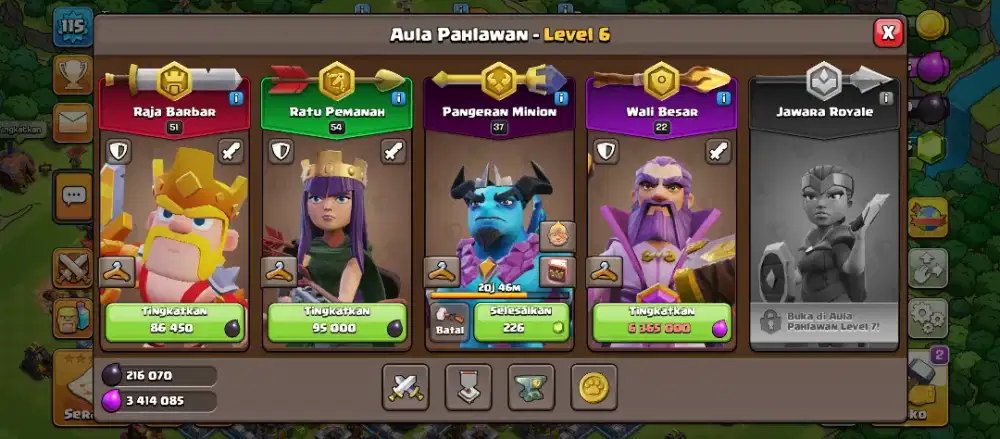Close the Aula Pahlawan window
This screenshot has width=1000, height=439.
[887, 33]
